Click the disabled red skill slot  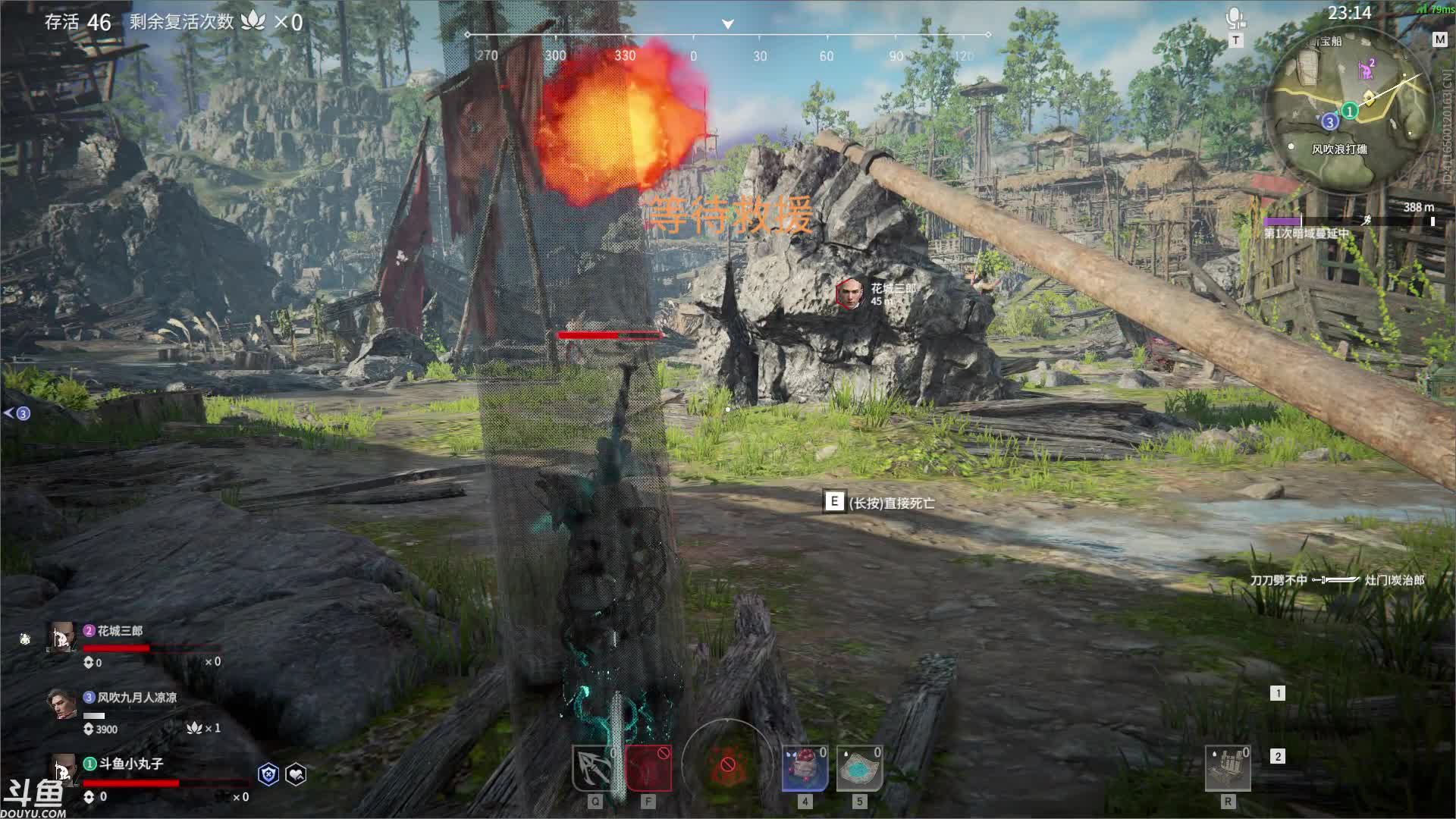[648, 767]
